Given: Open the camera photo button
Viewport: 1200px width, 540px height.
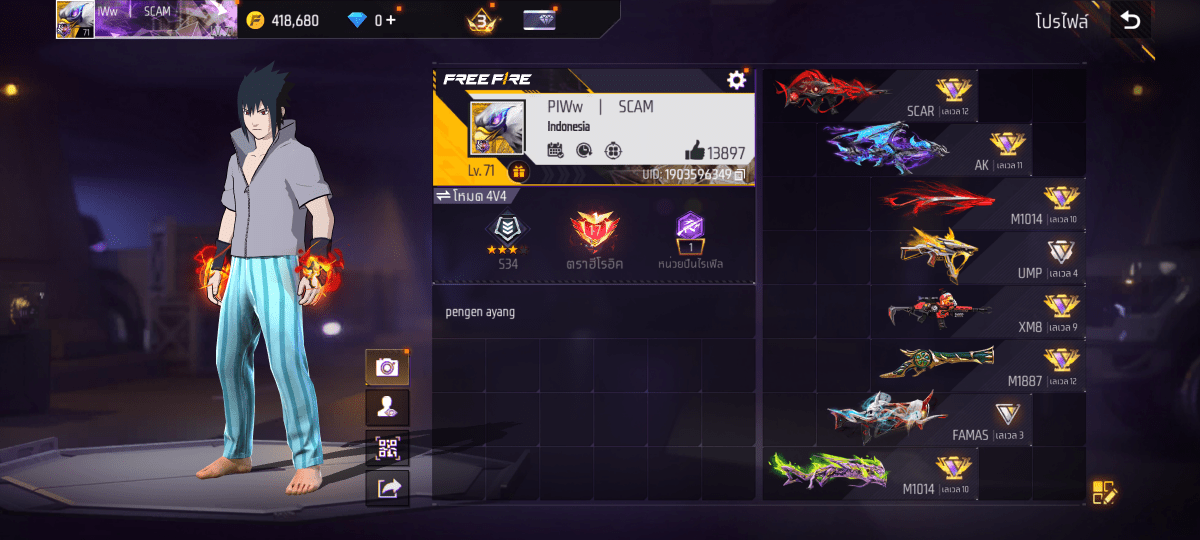Looking at the screenshot, I should [x=387, y=367].
